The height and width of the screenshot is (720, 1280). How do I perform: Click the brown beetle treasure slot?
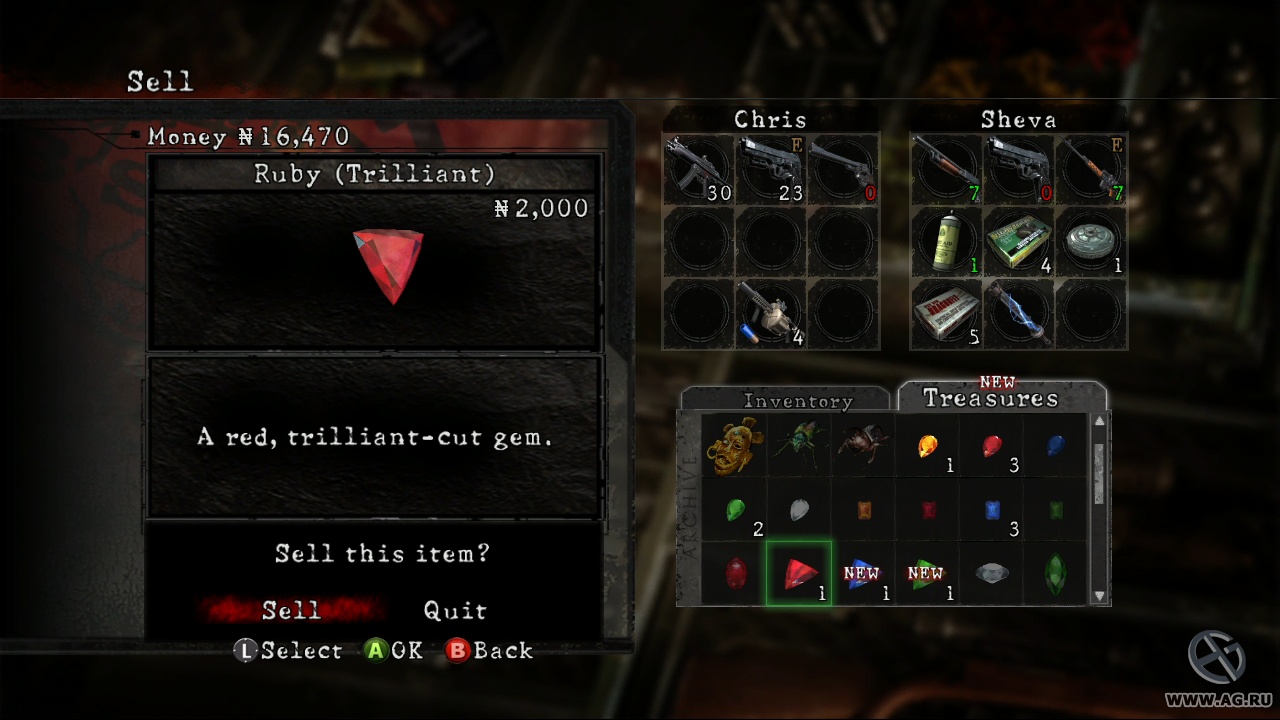(862, 445)
